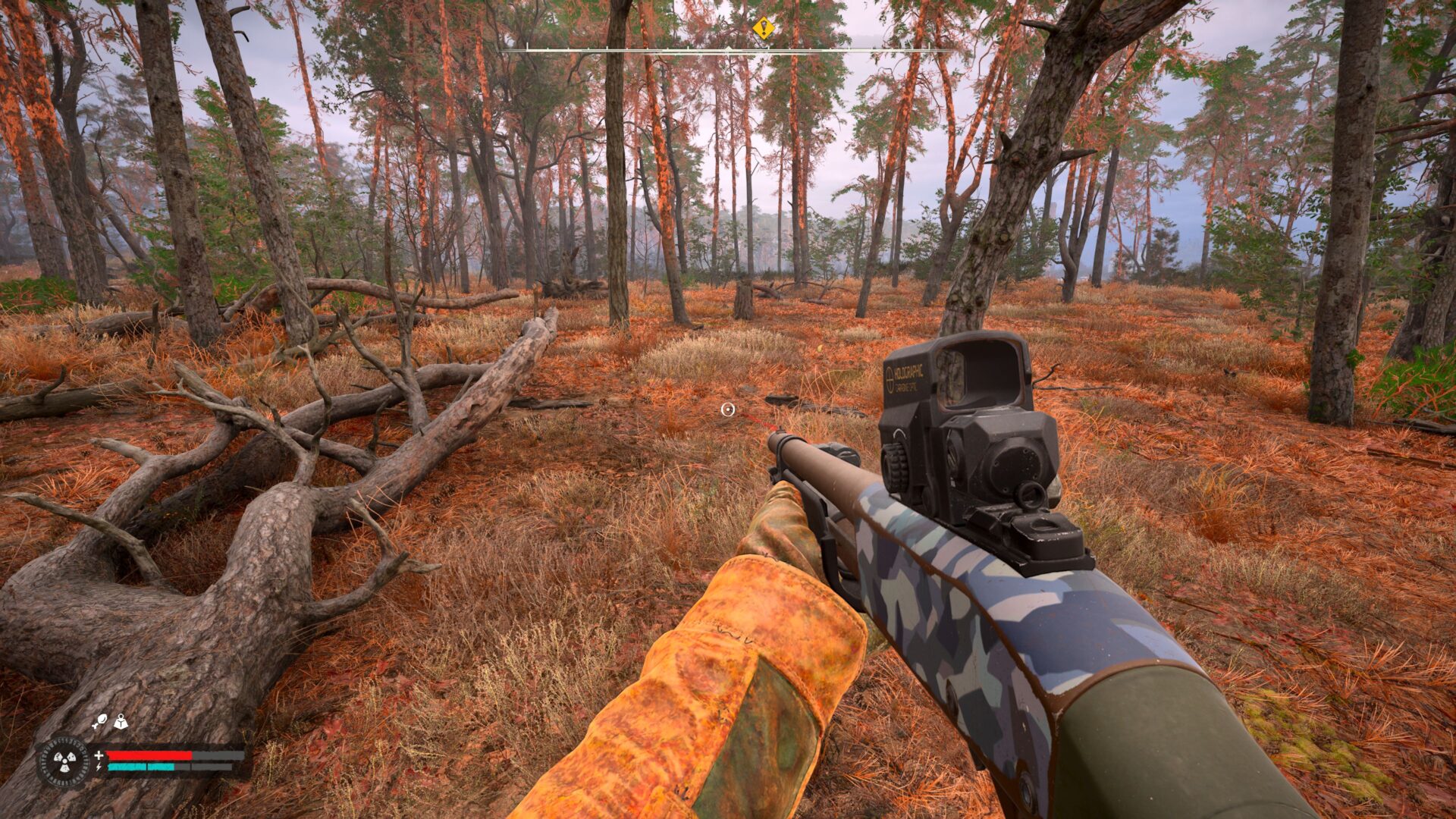
Task: Click the carry weight status icon
Action: (121, 721)
